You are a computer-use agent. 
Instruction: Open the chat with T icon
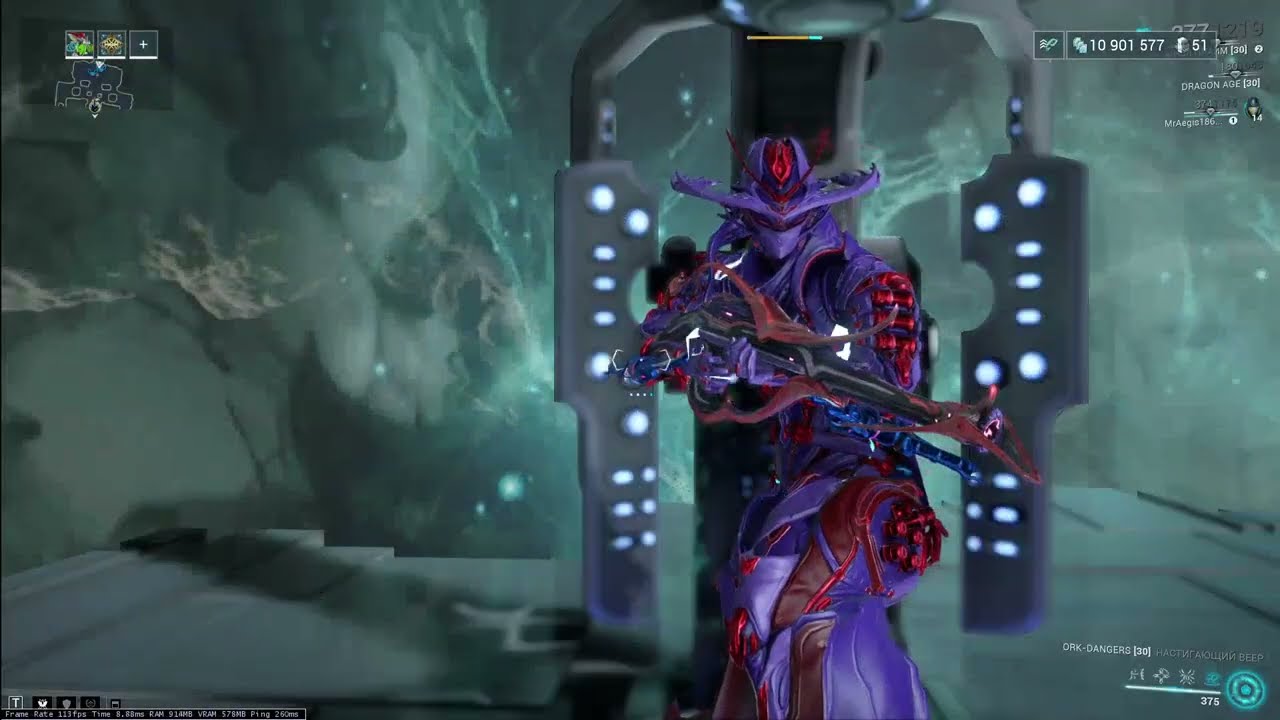tap(15, 703)
